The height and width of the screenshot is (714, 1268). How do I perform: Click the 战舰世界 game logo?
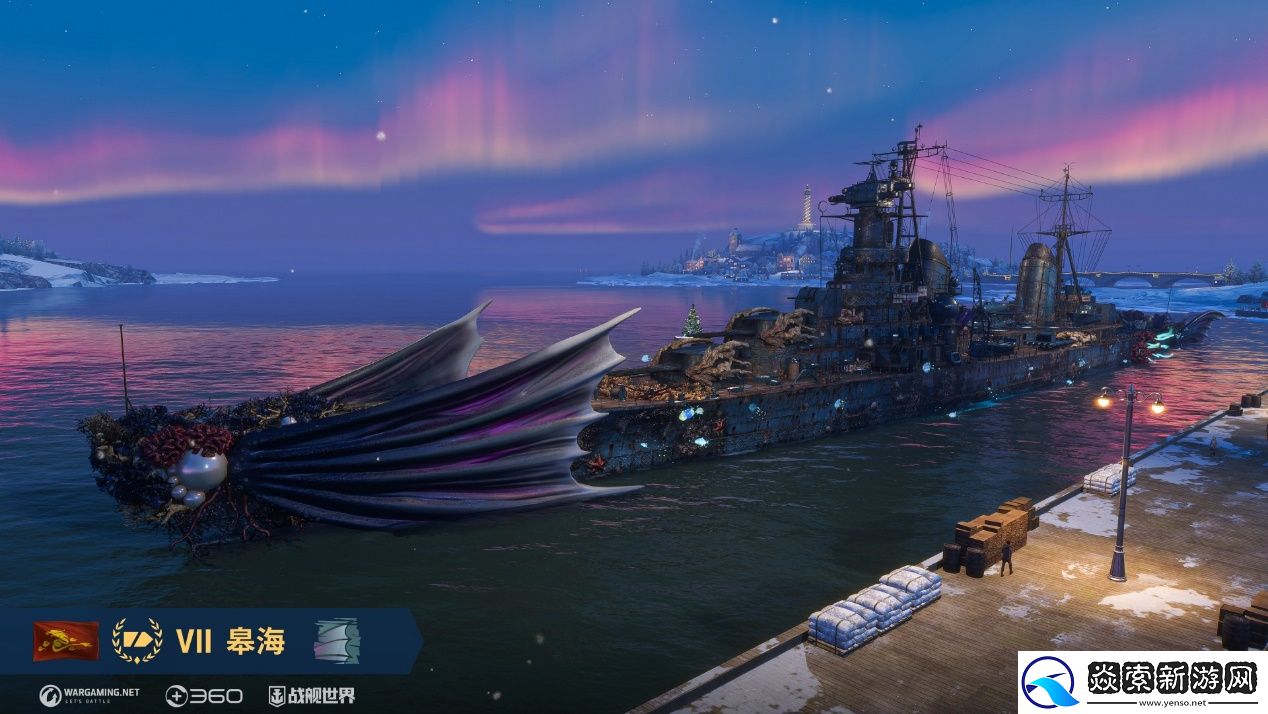coord(312,695)
